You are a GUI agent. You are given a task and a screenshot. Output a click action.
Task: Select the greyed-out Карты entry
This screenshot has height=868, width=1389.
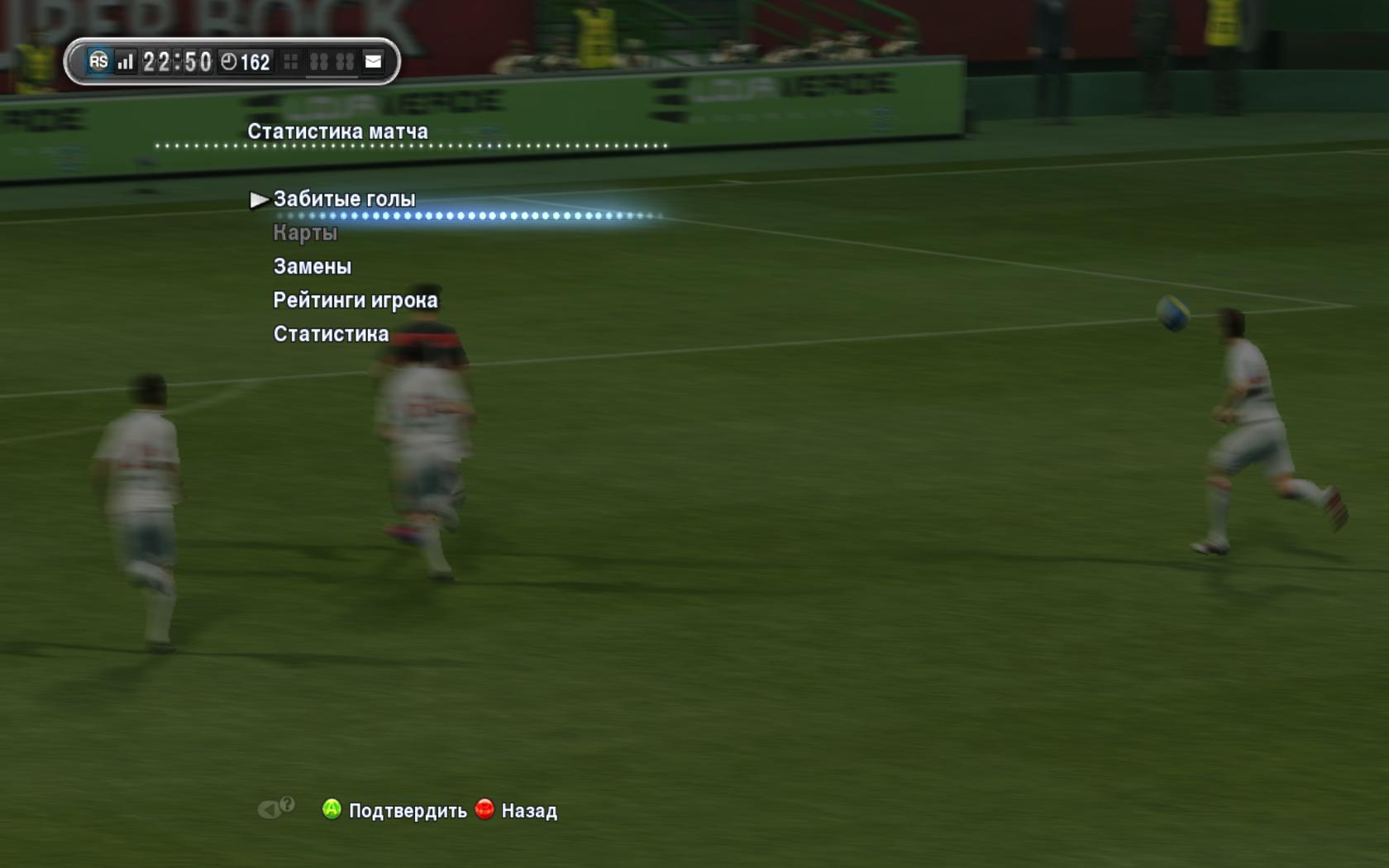pyautogui.click(x=305, y=233)
